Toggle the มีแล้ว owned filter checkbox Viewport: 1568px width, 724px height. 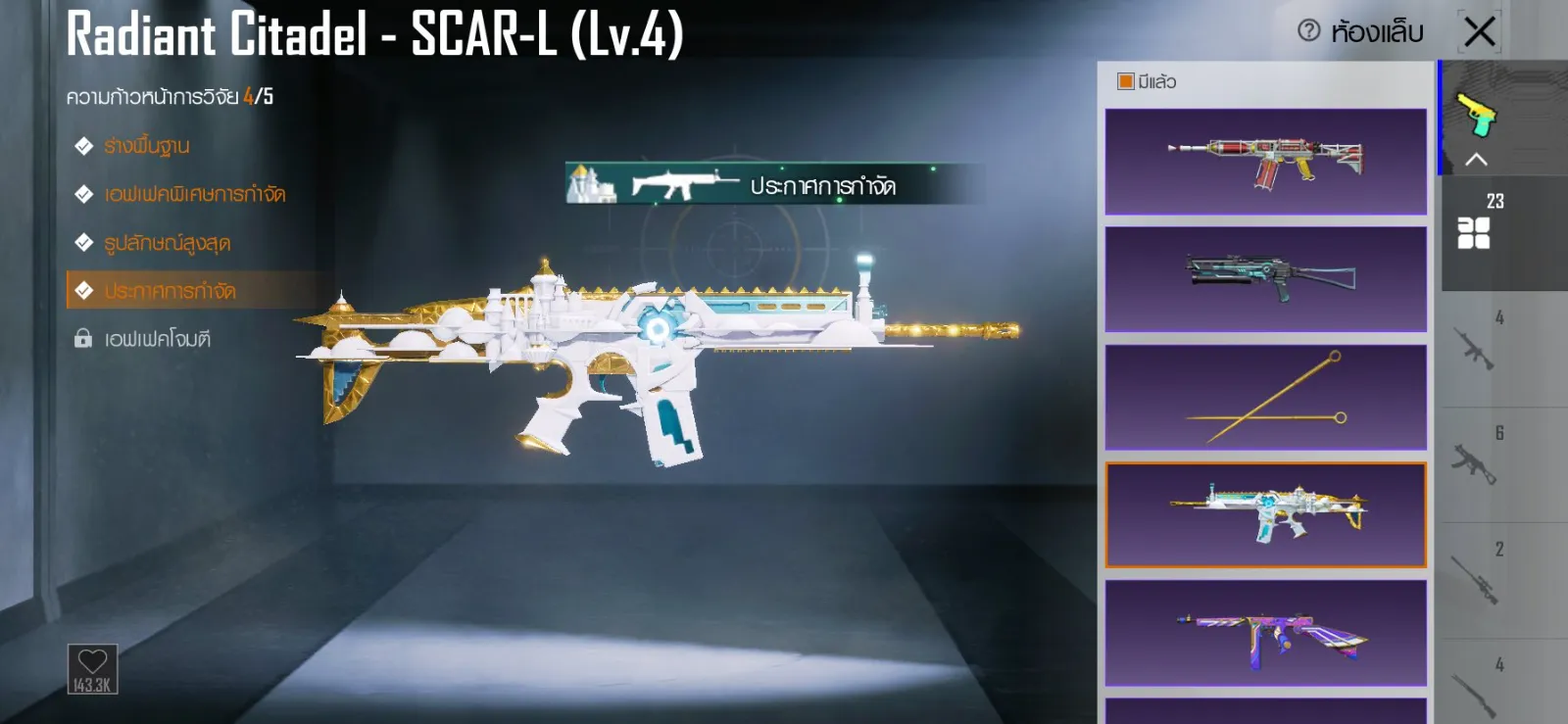[1126, 81]
